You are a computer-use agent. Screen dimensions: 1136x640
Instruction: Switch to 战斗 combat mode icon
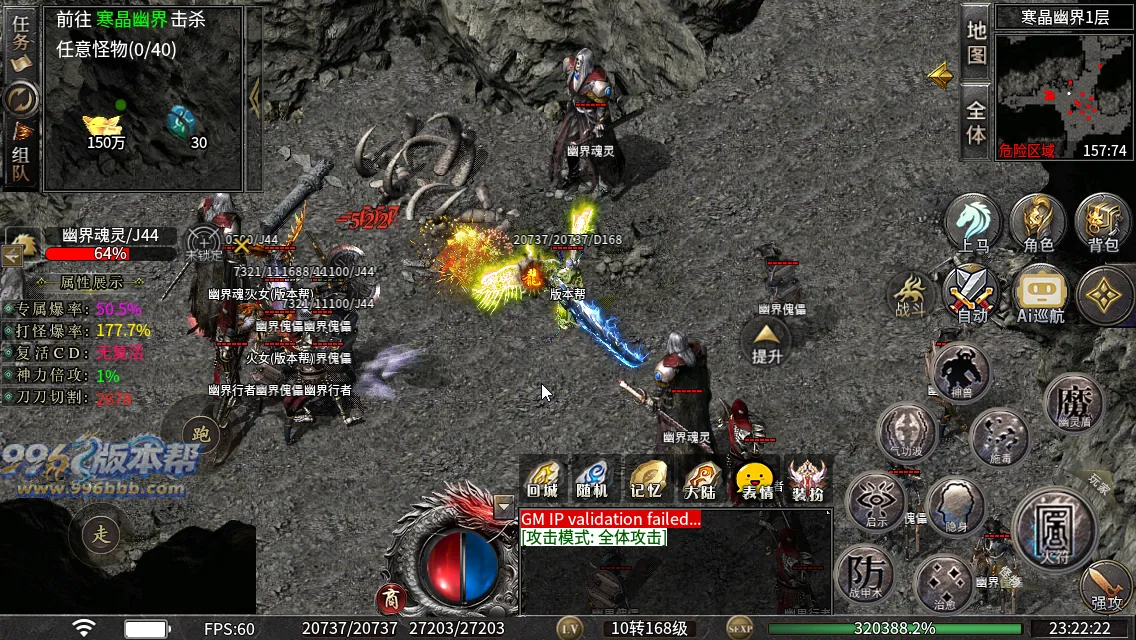pyautogui.click(x=910, y=295)
